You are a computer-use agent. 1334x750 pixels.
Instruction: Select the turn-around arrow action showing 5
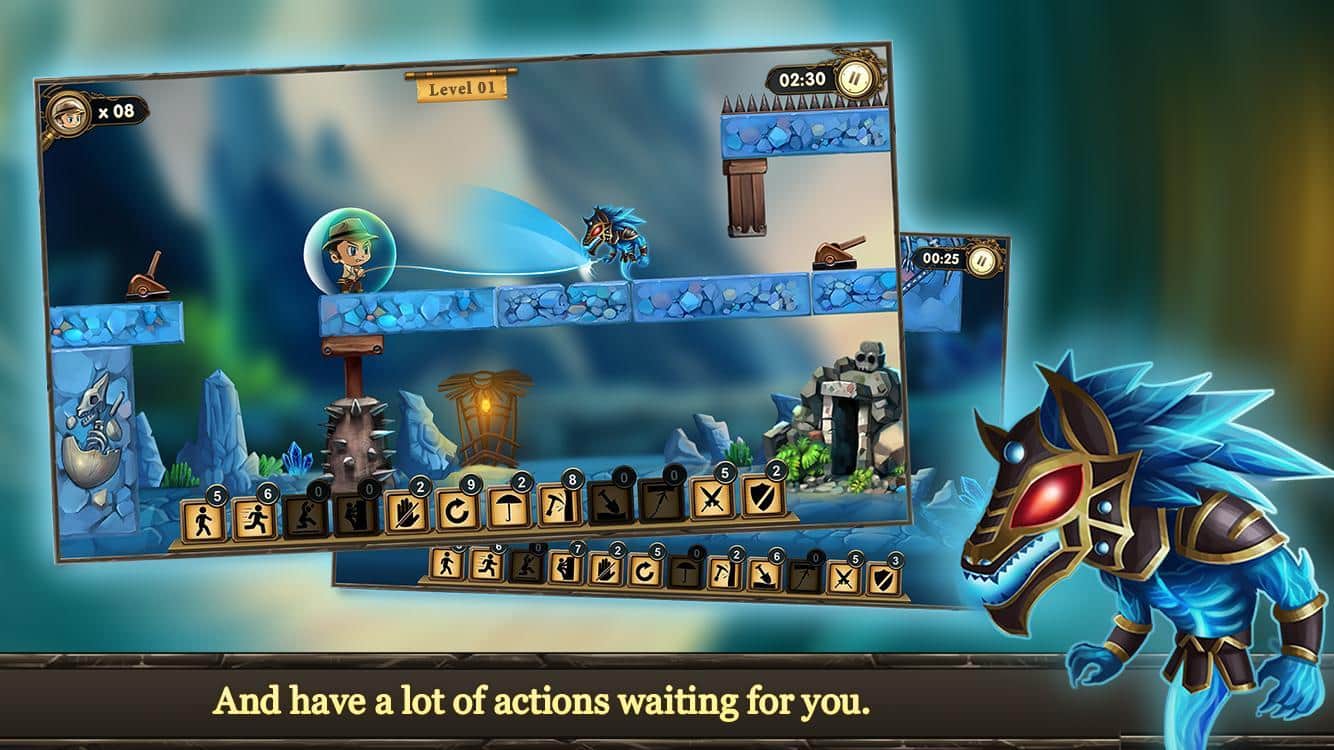(642, 569)
